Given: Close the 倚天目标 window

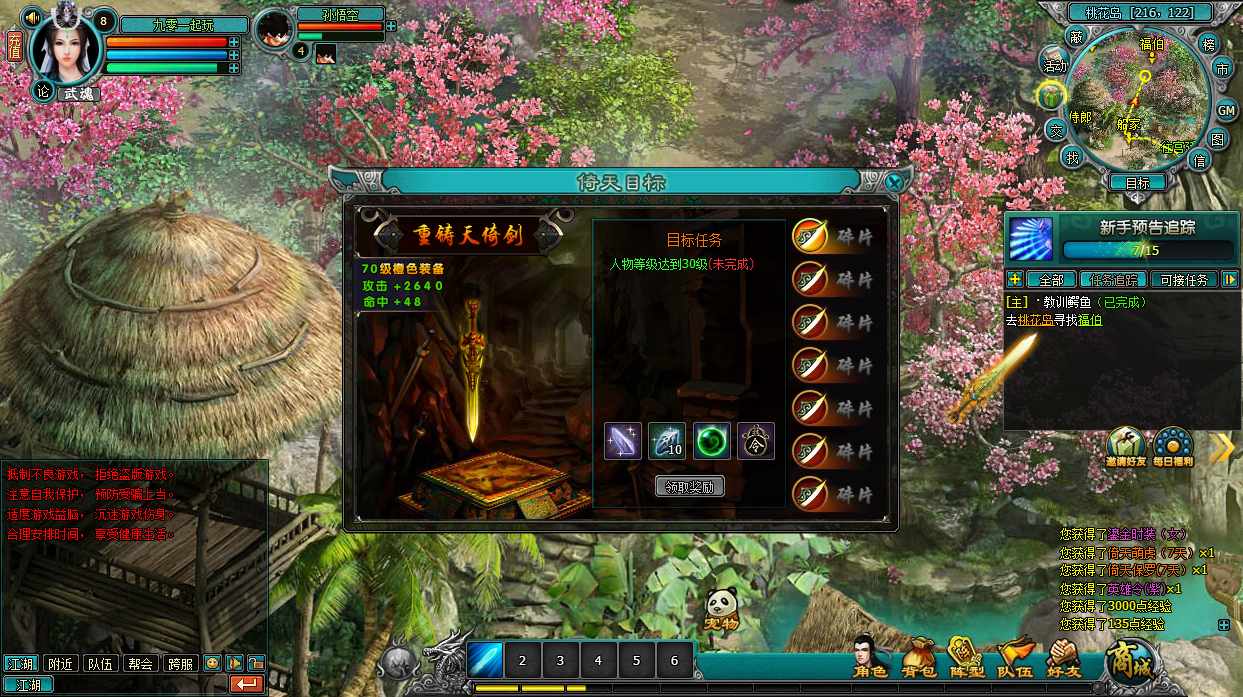Looking at the screenshot, I should point(896,182).
